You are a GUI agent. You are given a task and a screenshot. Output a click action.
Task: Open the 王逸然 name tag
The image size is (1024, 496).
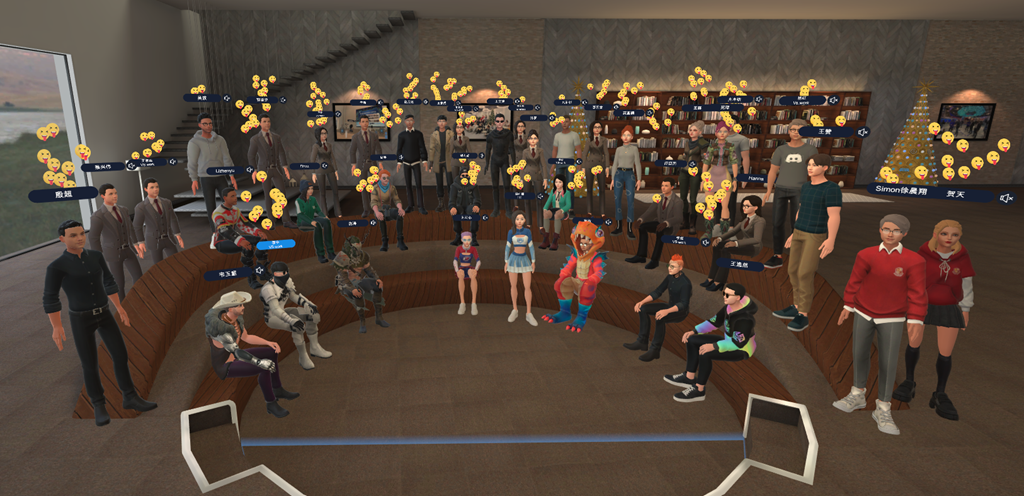point(740,264)
